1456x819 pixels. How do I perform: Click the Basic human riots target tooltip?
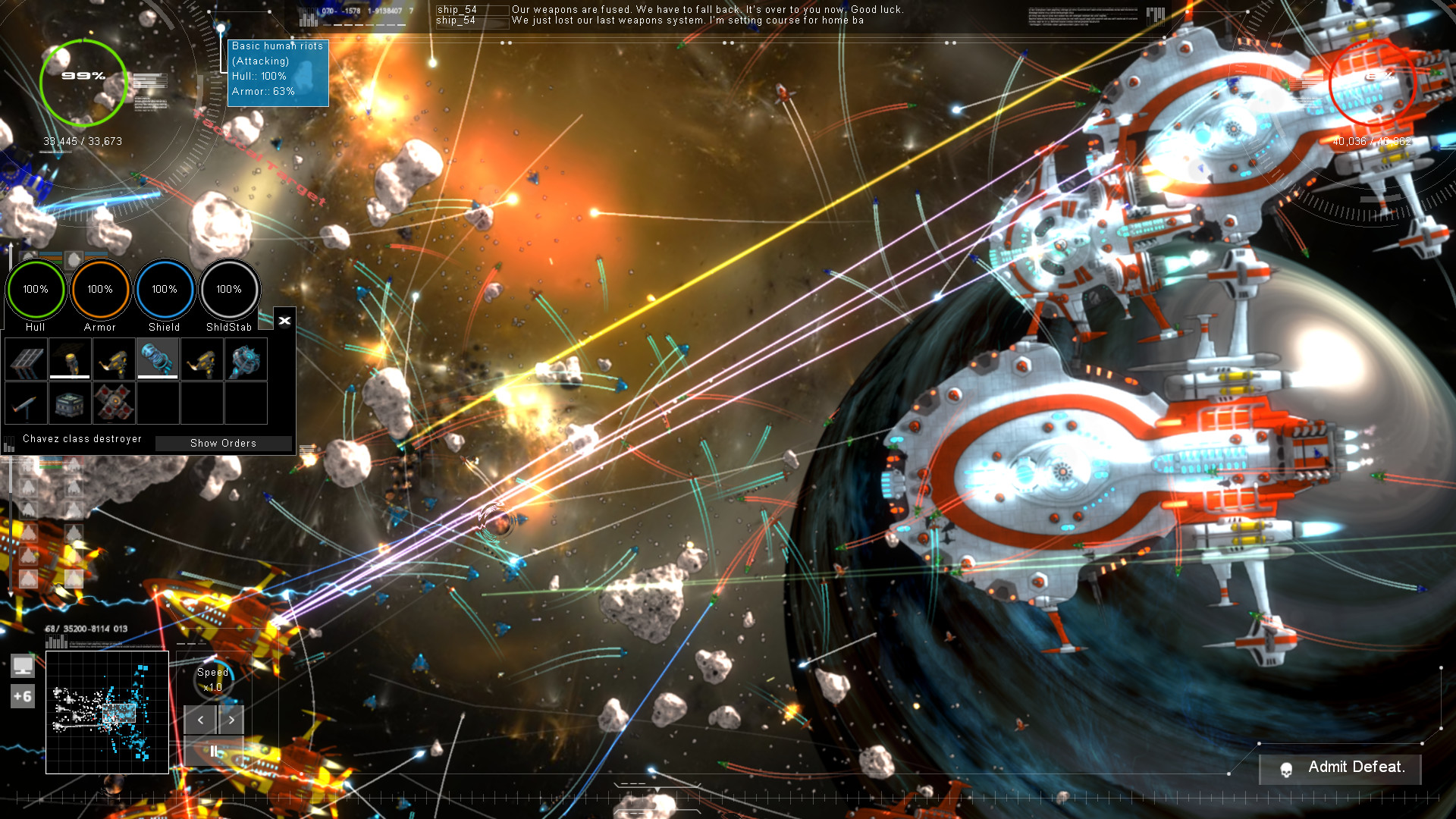point(278,72)
